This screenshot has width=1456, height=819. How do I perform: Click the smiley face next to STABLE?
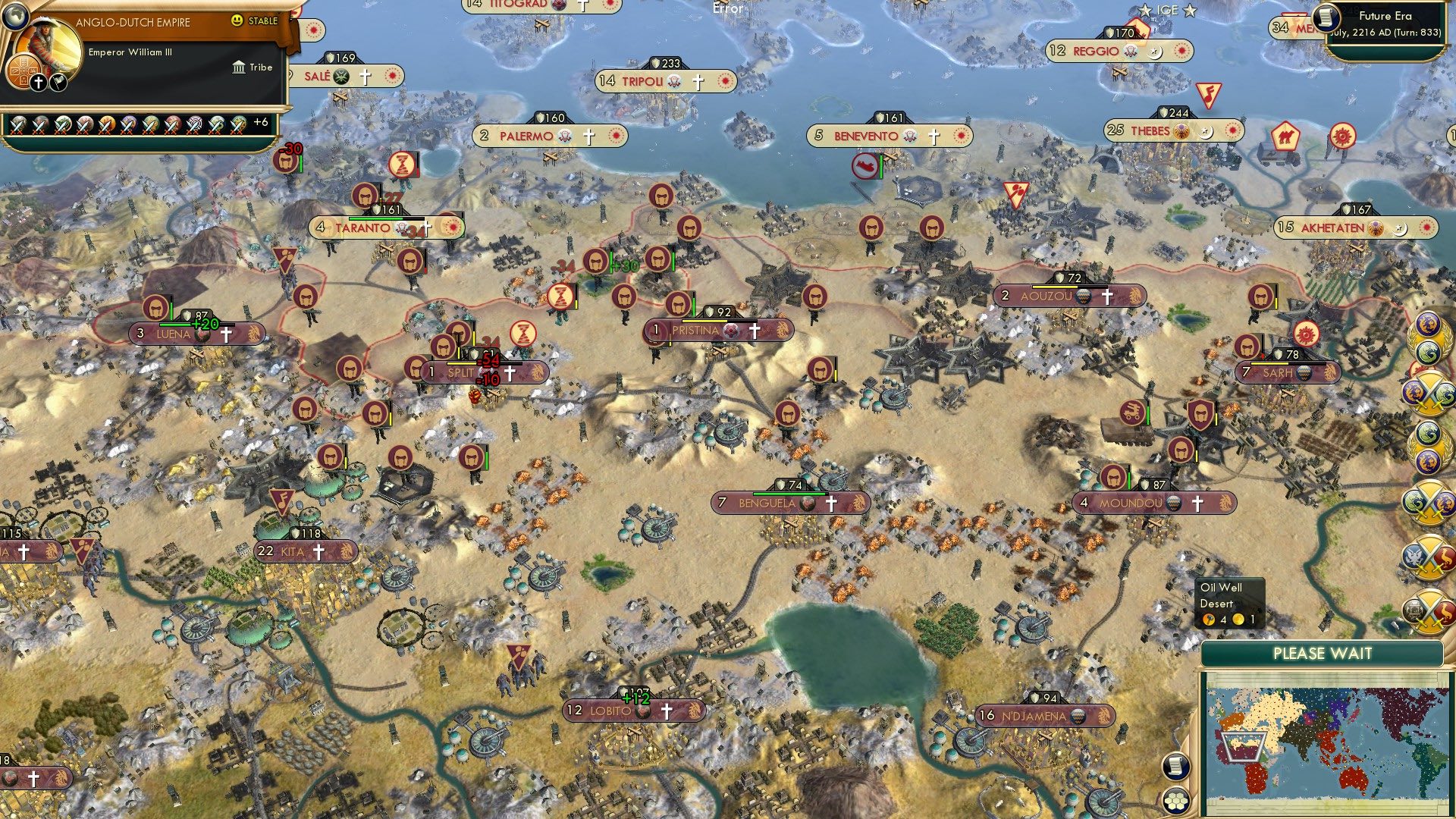[x=237, y=20]
